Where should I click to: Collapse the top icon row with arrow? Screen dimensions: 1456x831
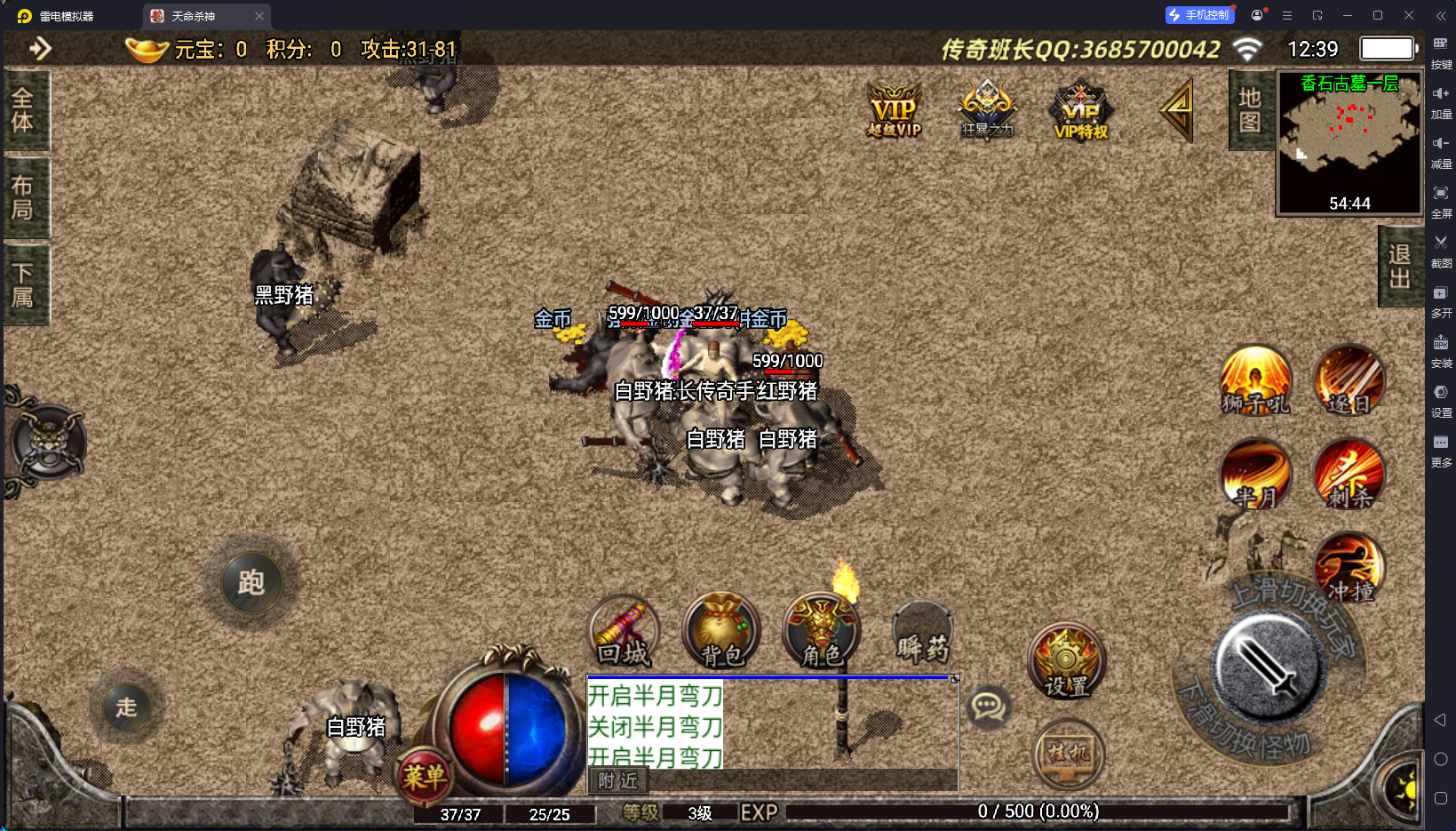pyautogui.click(x=1178, y=109)
